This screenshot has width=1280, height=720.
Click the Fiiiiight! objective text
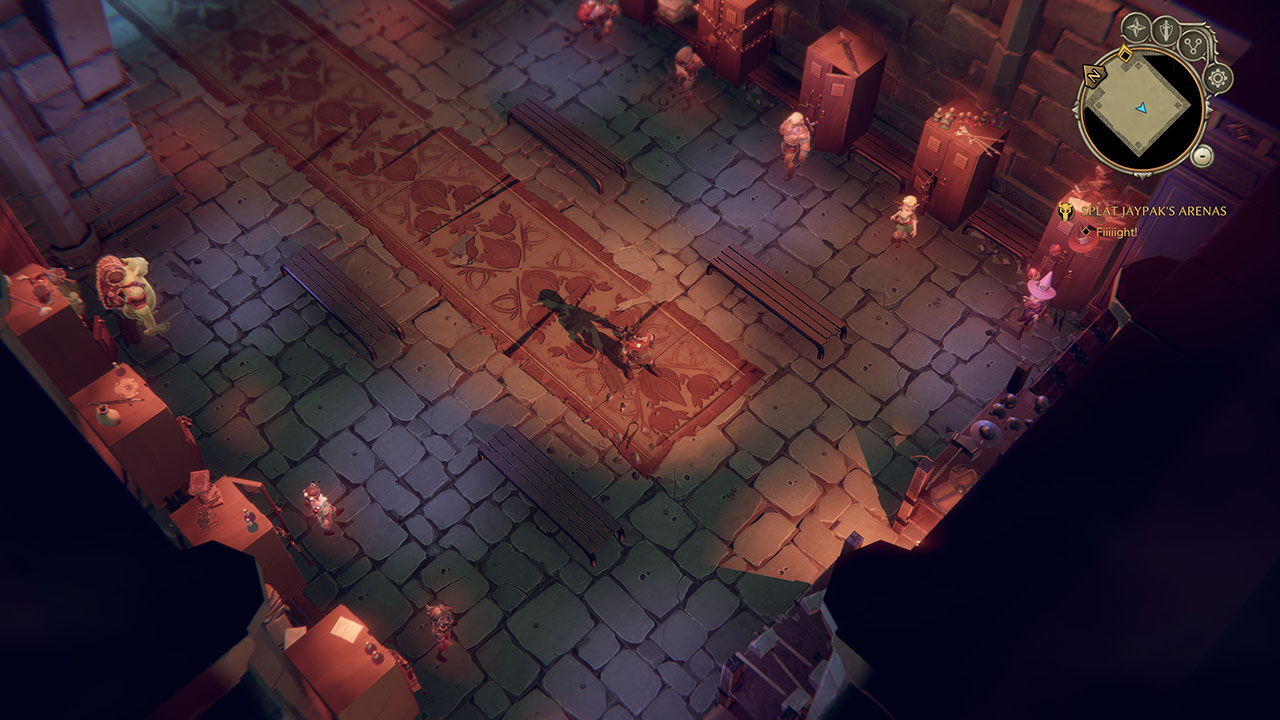coord(1115,232)
